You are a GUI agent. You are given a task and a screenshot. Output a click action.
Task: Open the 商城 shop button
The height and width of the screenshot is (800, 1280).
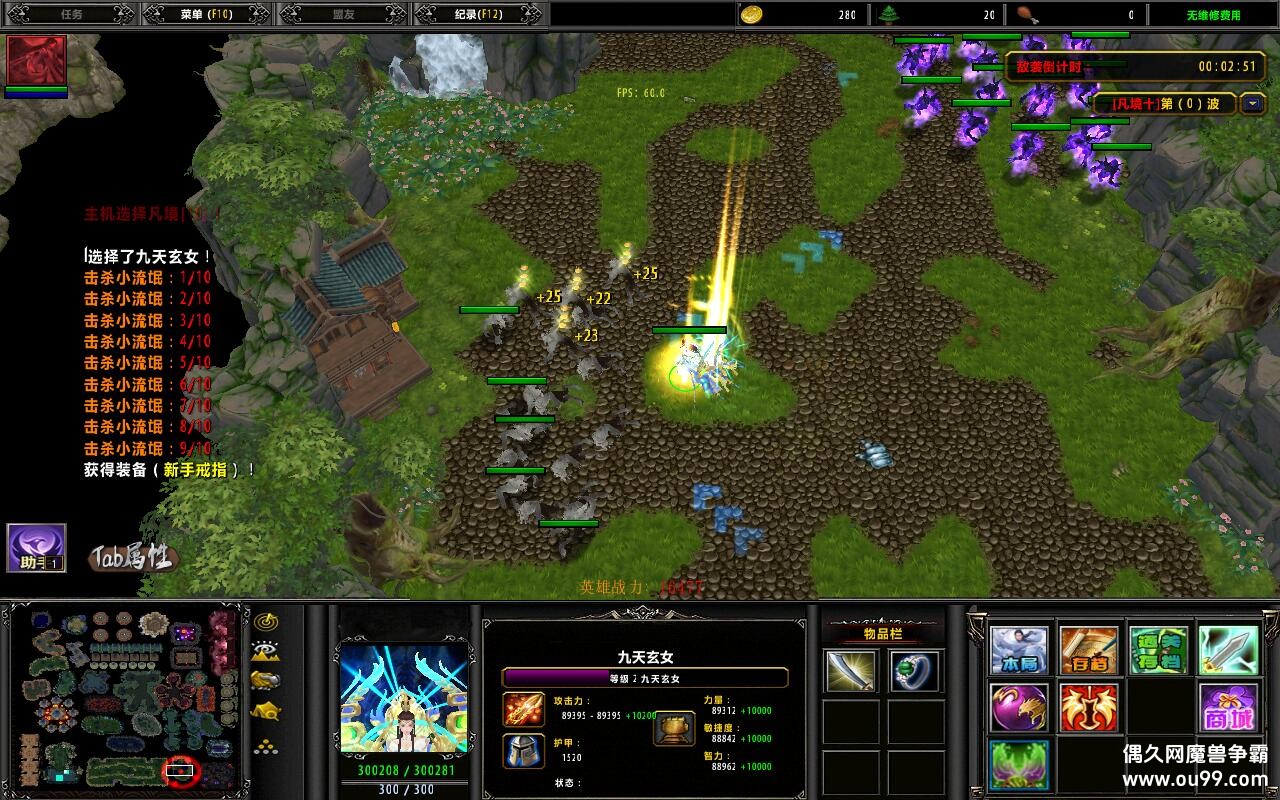pos(1228,708)
